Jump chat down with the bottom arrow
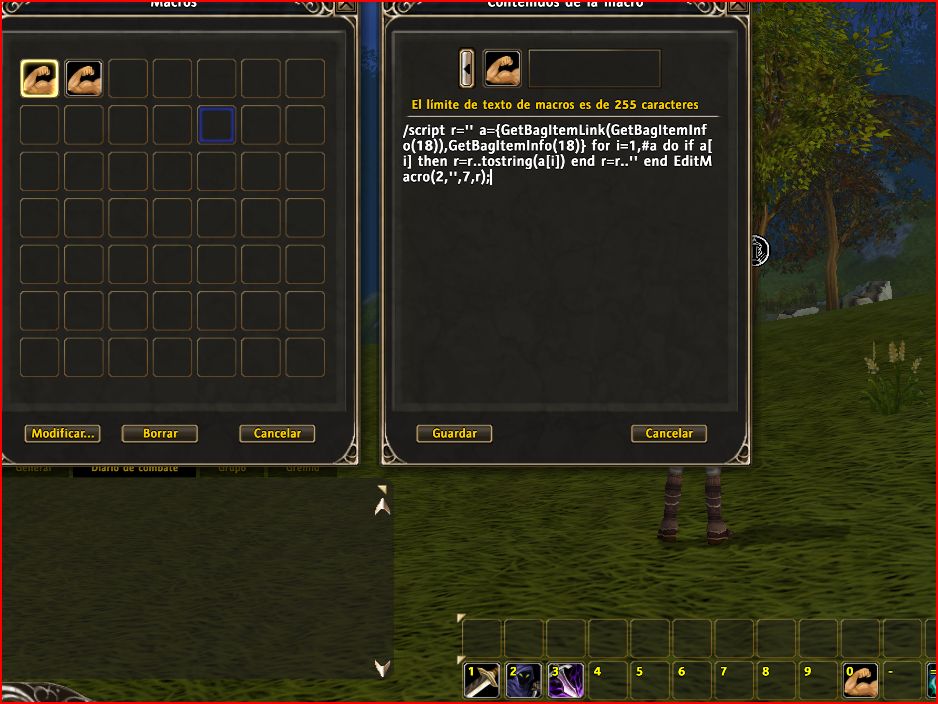The width and height of the screenshot is (938, 704). [381, 667]
